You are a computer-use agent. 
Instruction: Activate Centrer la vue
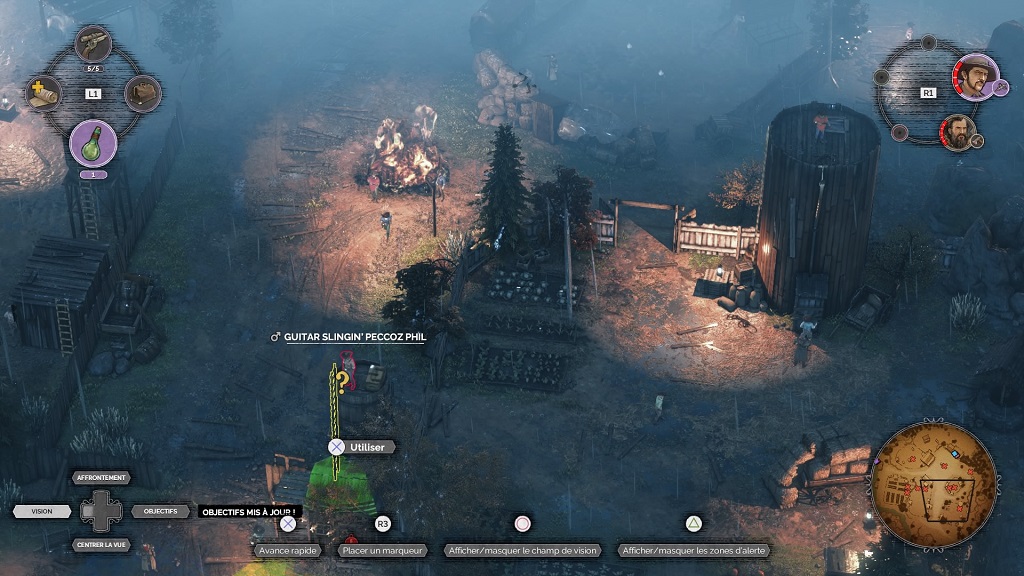coord(102,545)
